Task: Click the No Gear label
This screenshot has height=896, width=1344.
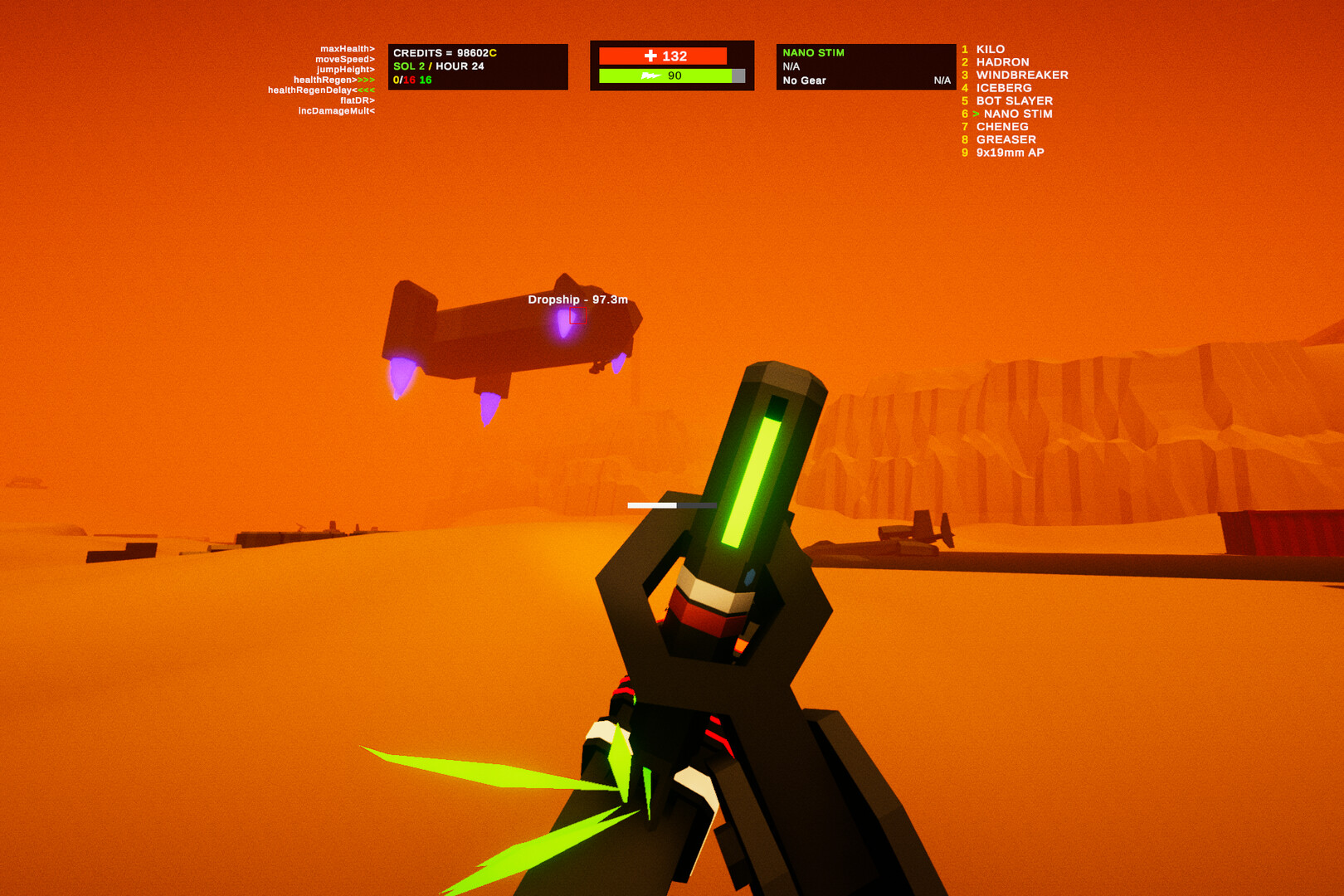Action: pos(802,80)
